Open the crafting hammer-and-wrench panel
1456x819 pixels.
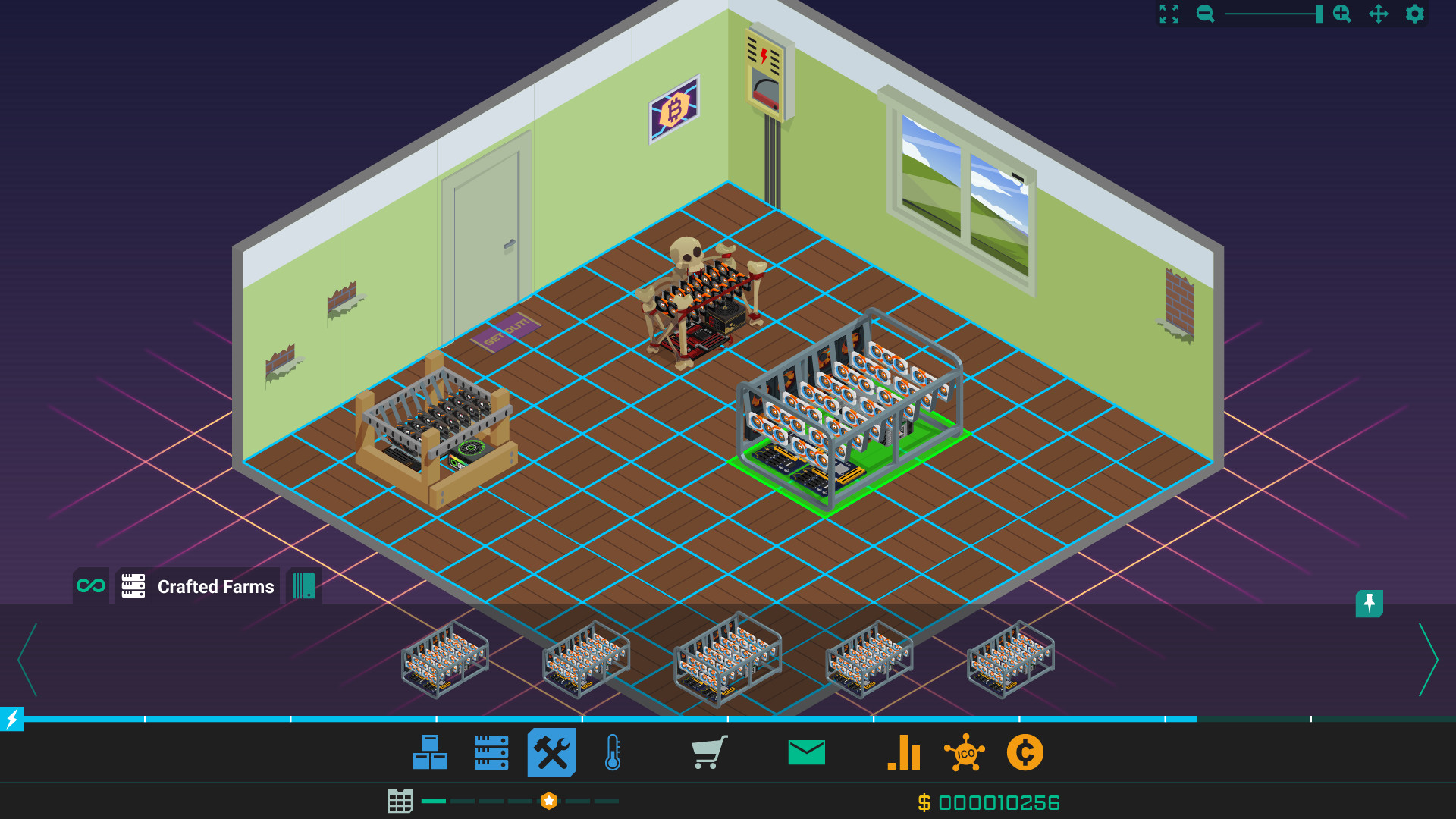(552, 752)
